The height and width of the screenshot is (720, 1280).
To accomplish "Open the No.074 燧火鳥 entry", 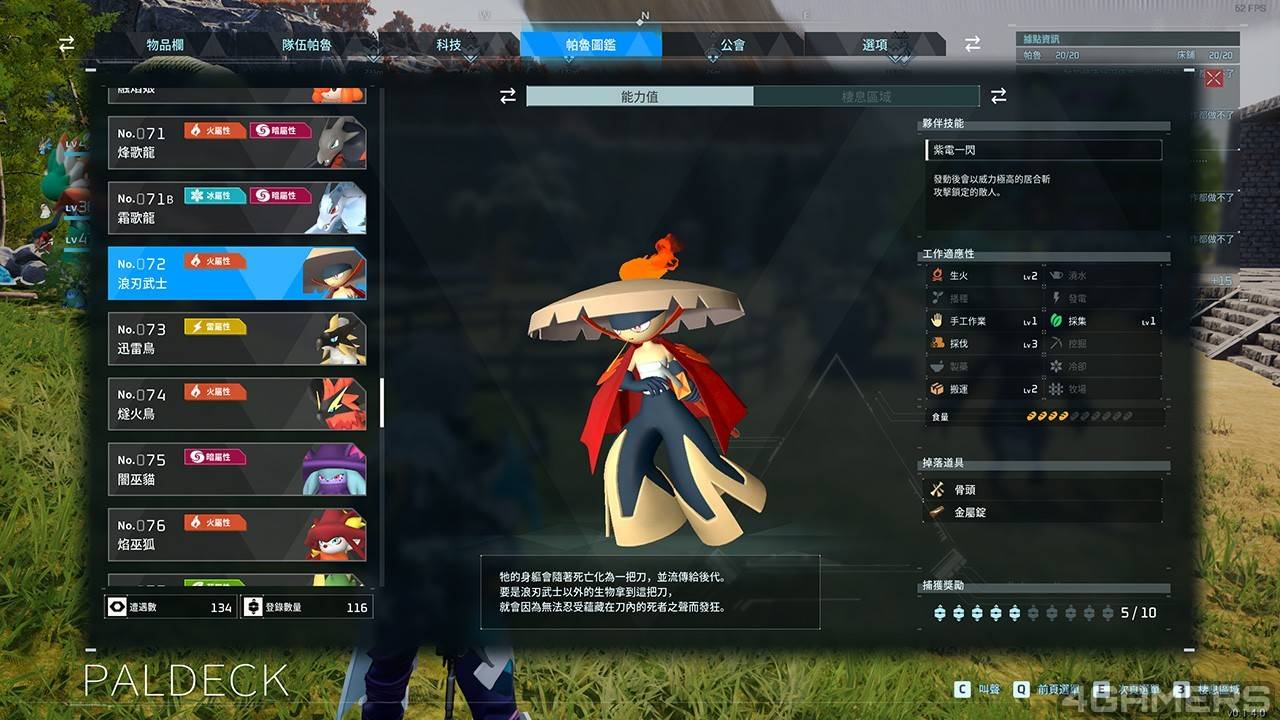I will [x=237, y=404].
